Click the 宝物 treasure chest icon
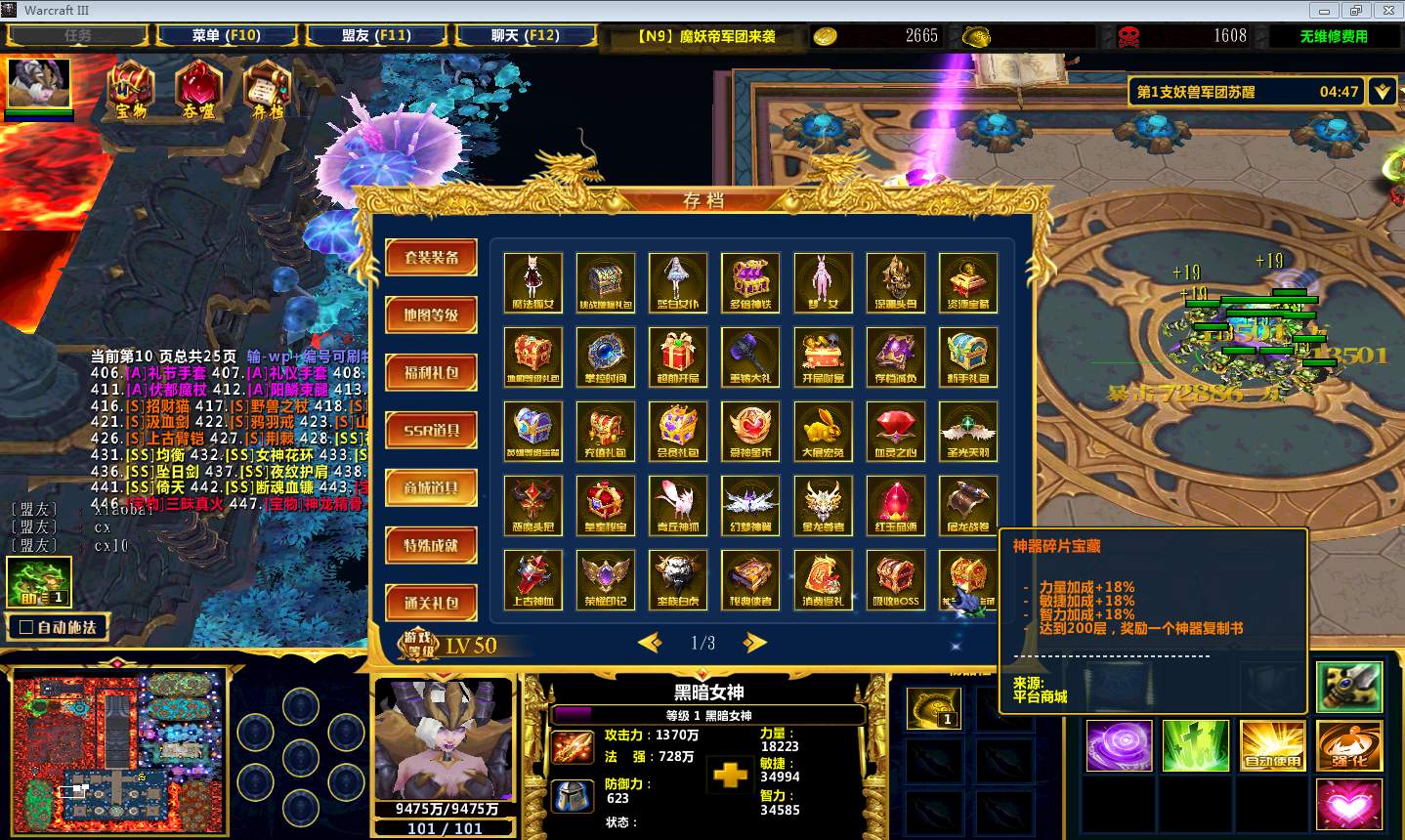 coord(131,88)
